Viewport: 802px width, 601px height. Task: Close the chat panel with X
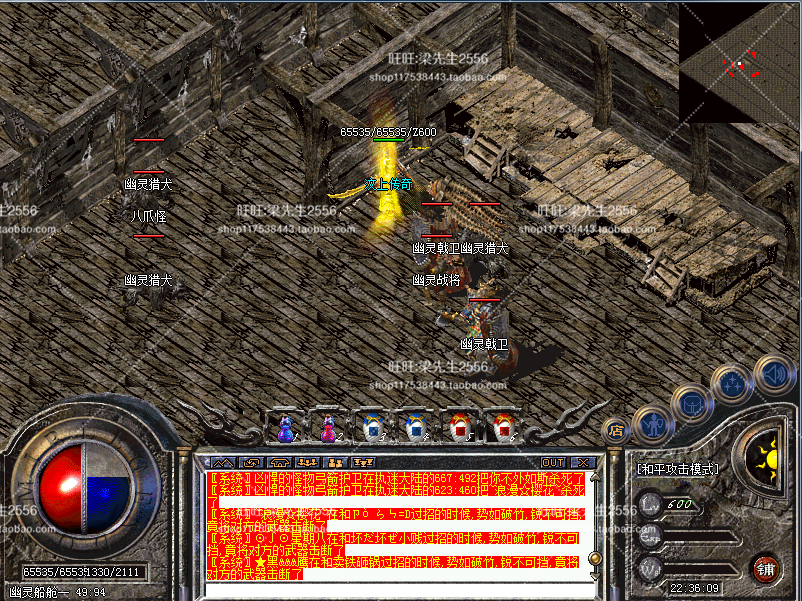582,463
